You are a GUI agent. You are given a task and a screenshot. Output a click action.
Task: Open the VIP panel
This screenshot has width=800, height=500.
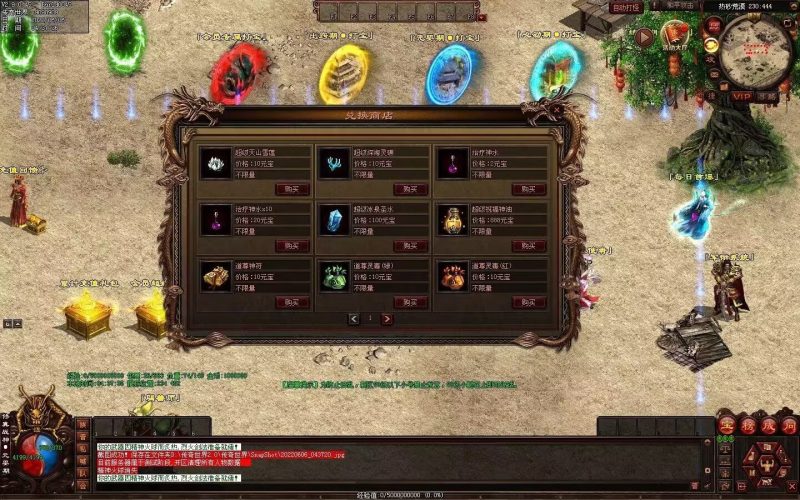click(x=741, y=95)
